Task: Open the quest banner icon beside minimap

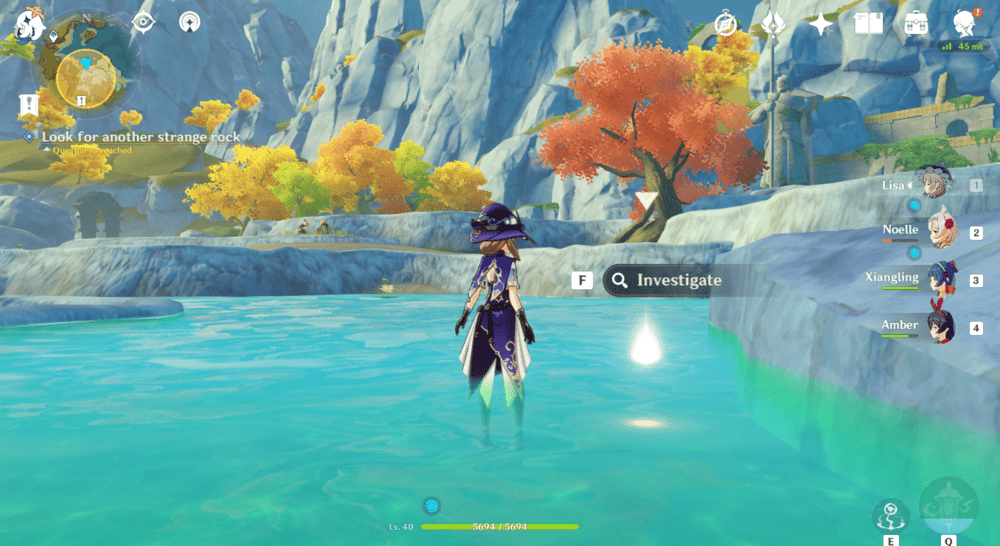Action: [28, 104]
